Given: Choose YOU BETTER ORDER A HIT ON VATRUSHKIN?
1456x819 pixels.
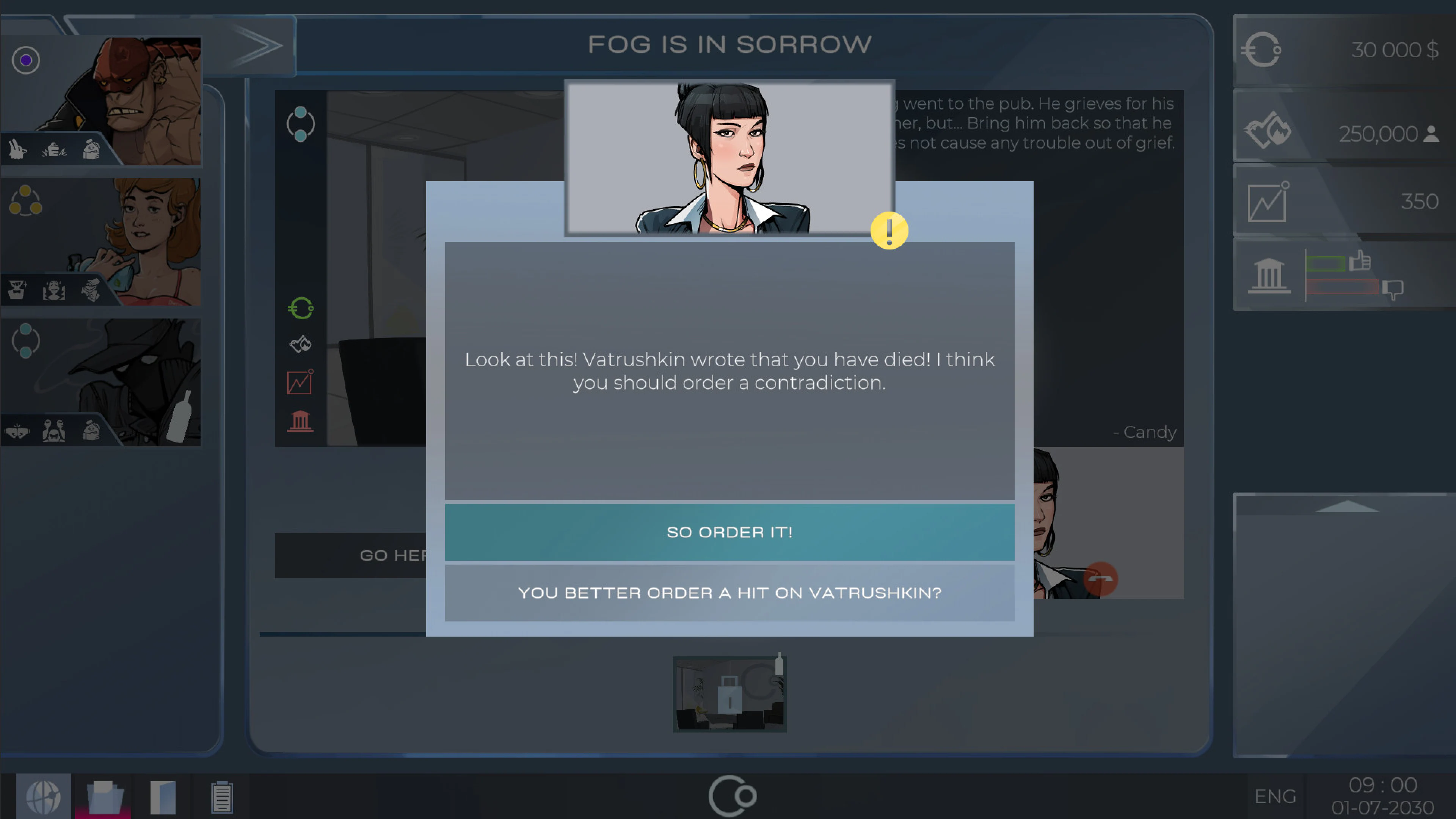Looking at the screenshot, I should pos(730,592).
